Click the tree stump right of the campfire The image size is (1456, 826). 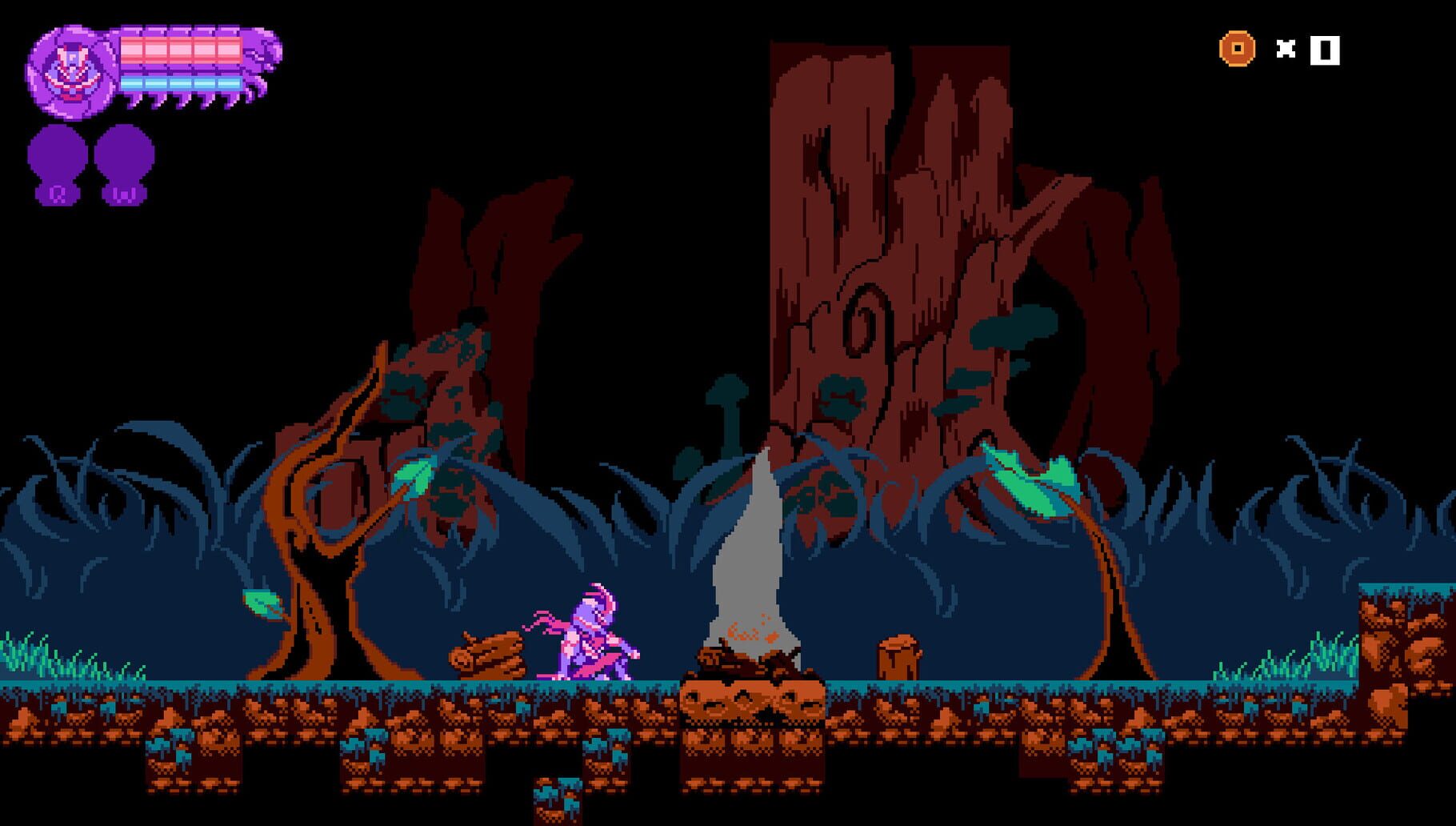coord(898,656)
